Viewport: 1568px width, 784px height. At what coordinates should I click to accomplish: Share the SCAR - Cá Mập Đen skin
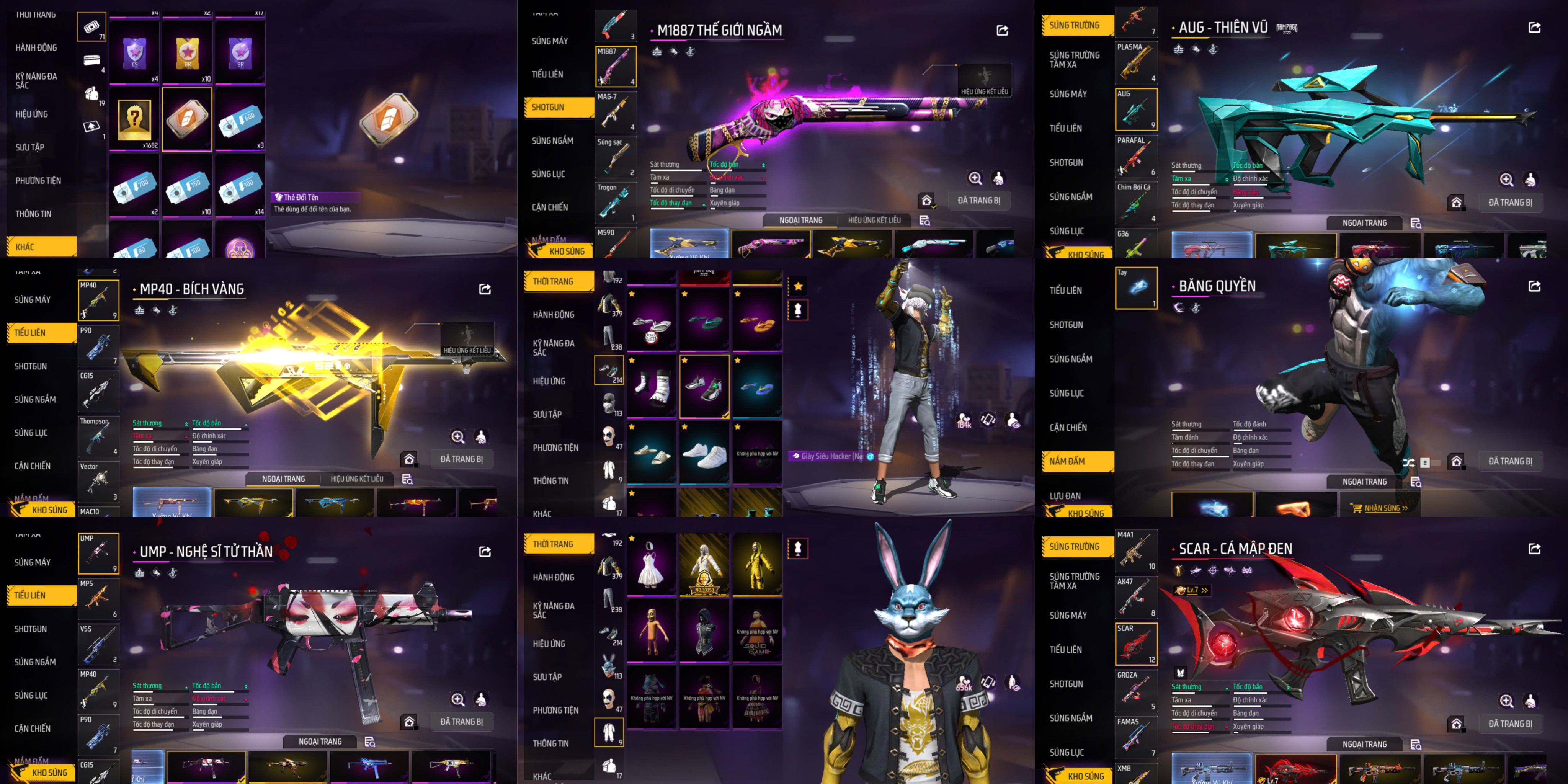(x=1534, y=549)
